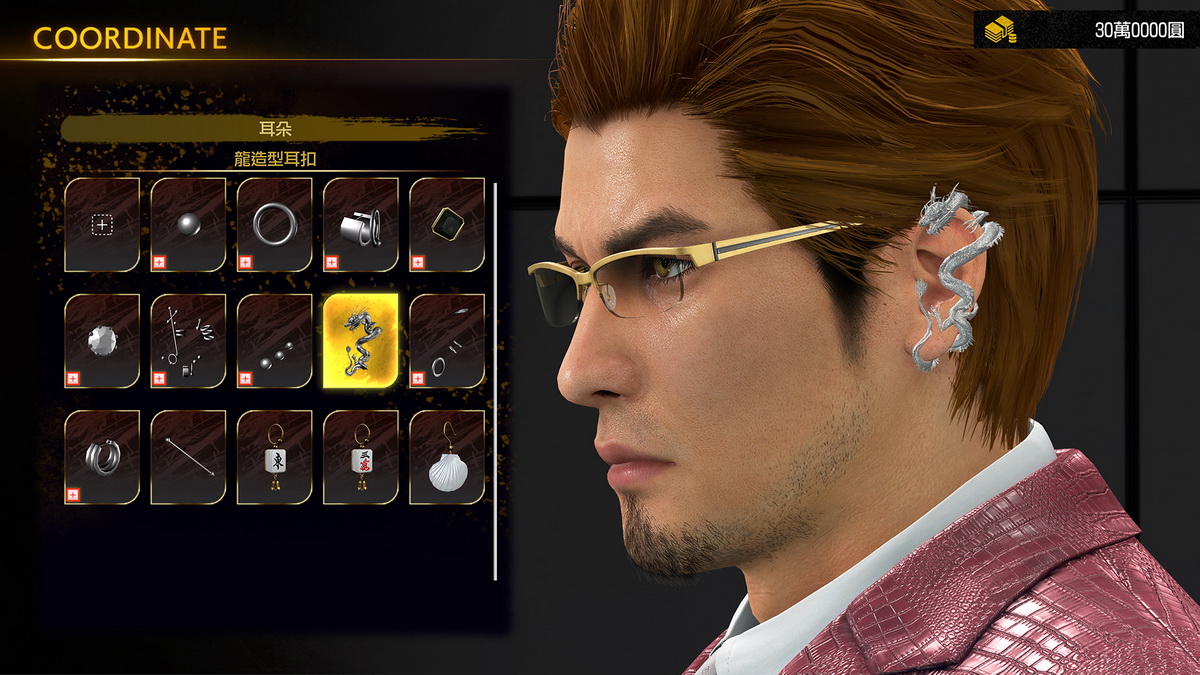Click the 耳朵 category header
The height and width of the screenshot is (675, 1200).
(x=274, y=128)
